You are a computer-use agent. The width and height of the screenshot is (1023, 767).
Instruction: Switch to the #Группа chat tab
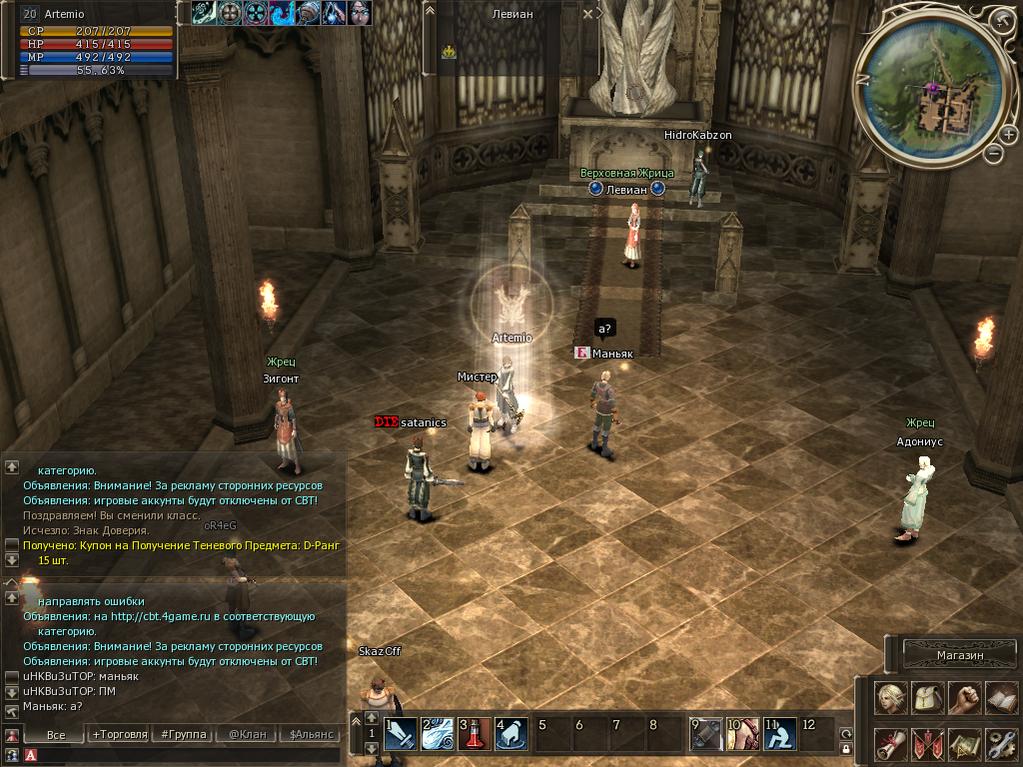[x=183, y=735]
